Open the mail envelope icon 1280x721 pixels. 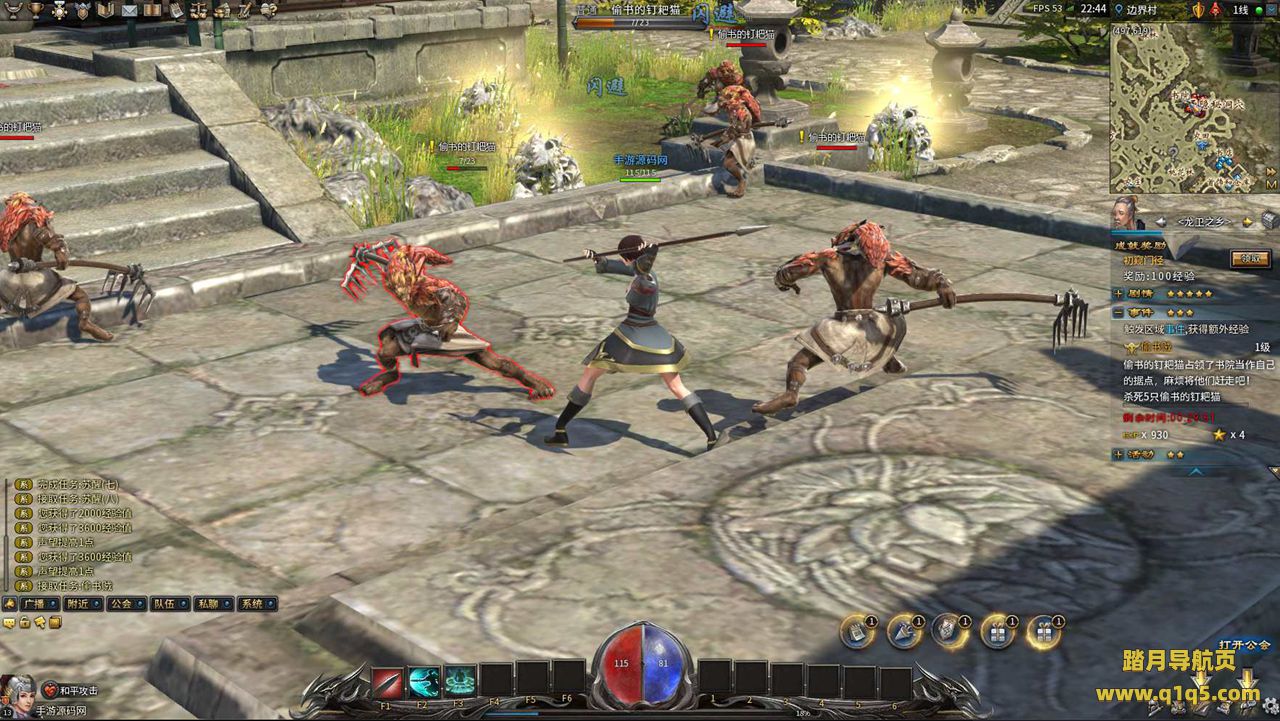tap(129, 10)
